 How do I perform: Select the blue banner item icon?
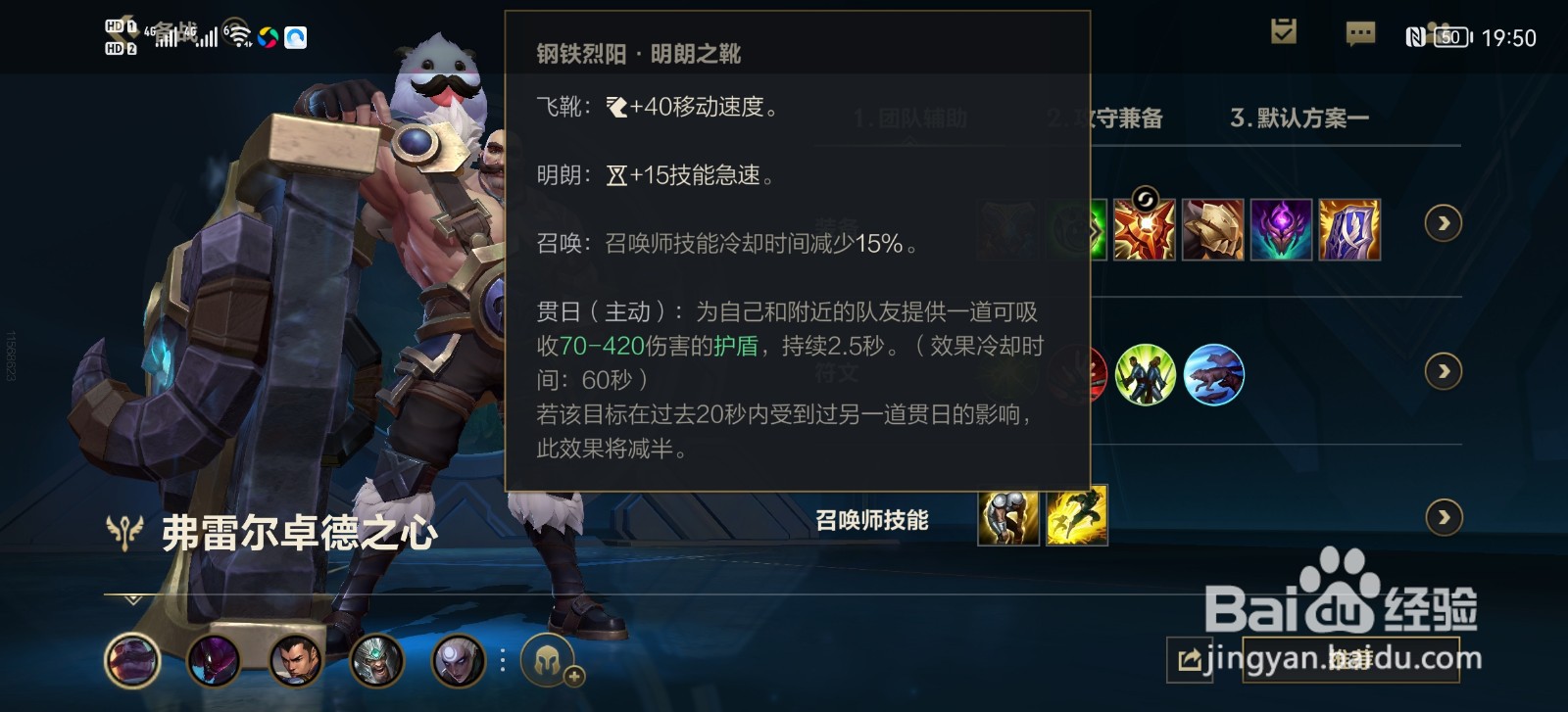click(x=1349, y=229)
